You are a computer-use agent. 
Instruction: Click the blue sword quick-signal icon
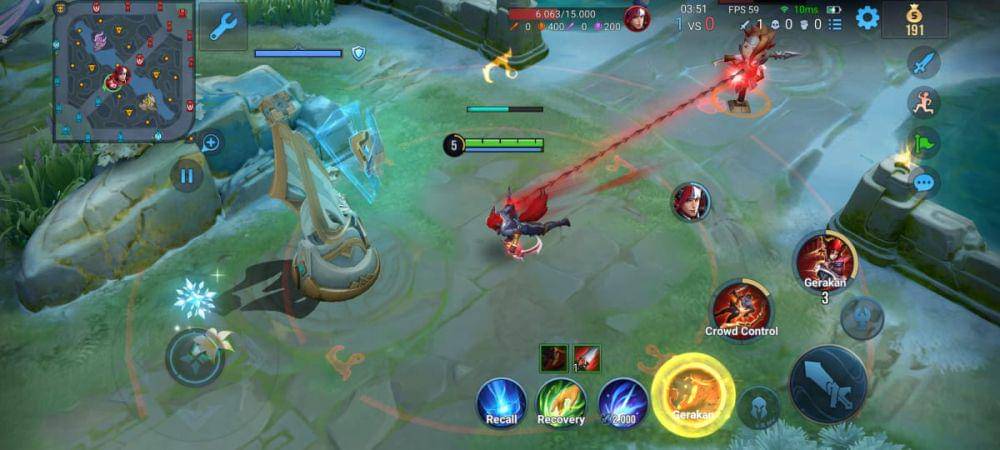(923, 62)
